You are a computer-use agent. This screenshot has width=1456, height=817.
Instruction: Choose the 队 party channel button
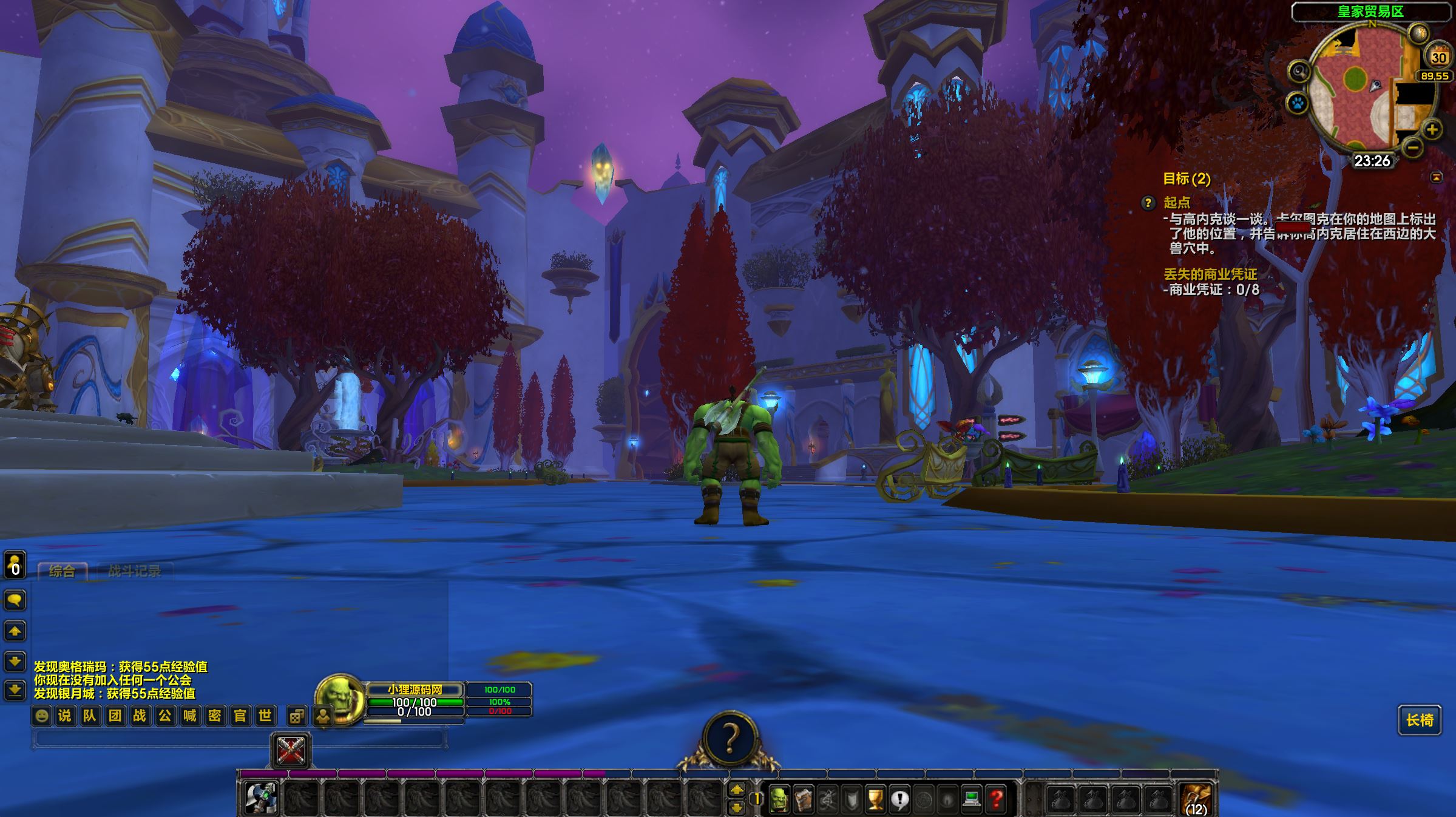90,716
